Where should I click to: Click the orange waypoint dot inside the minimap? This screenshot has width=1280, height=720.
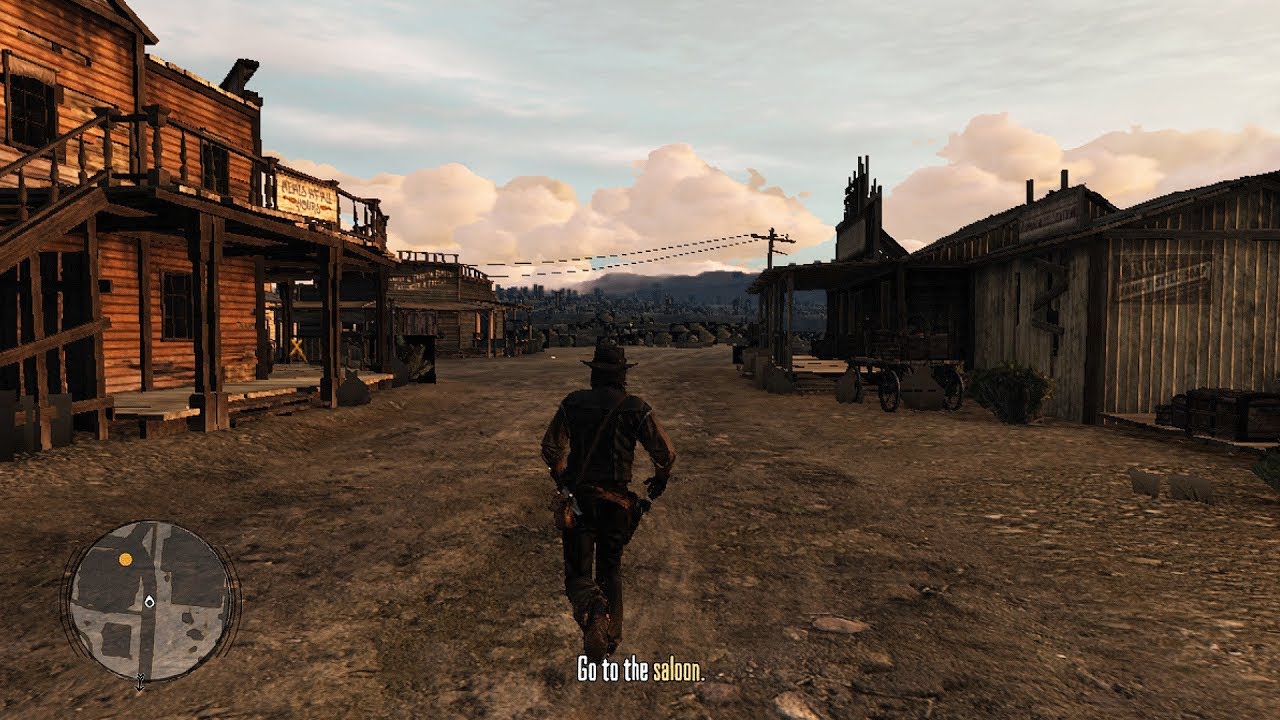coord(124,558)
